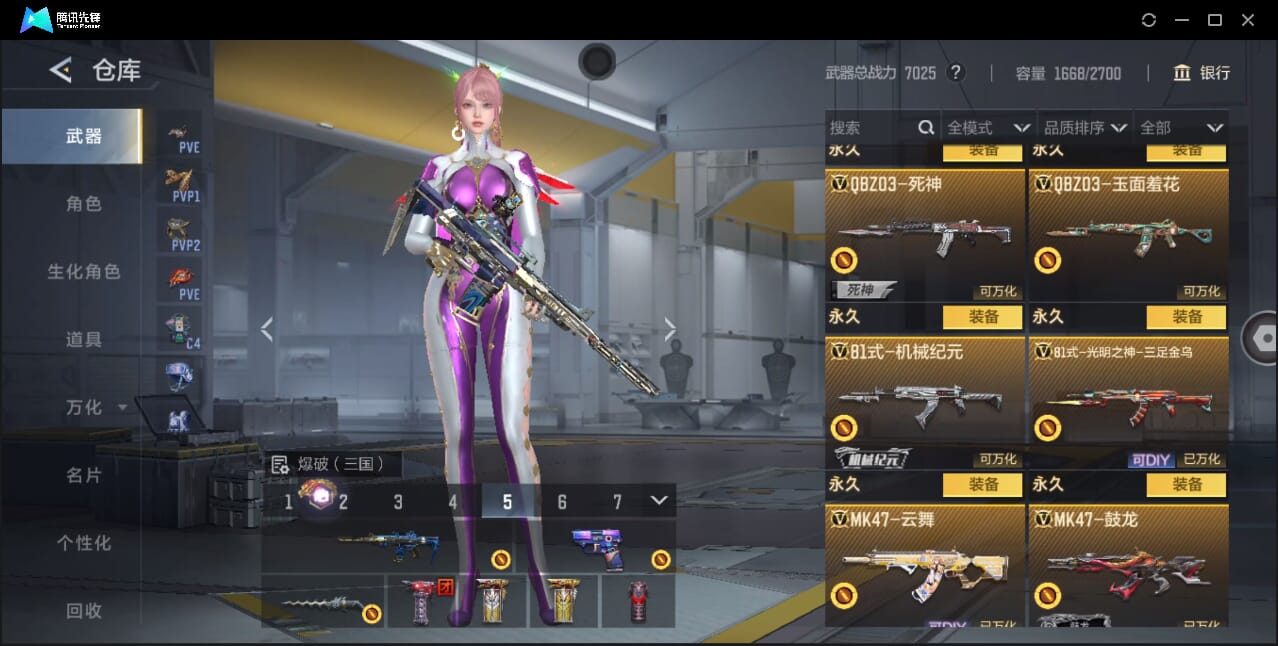Switch to 个性化 personalization tab

coord(84,544)
